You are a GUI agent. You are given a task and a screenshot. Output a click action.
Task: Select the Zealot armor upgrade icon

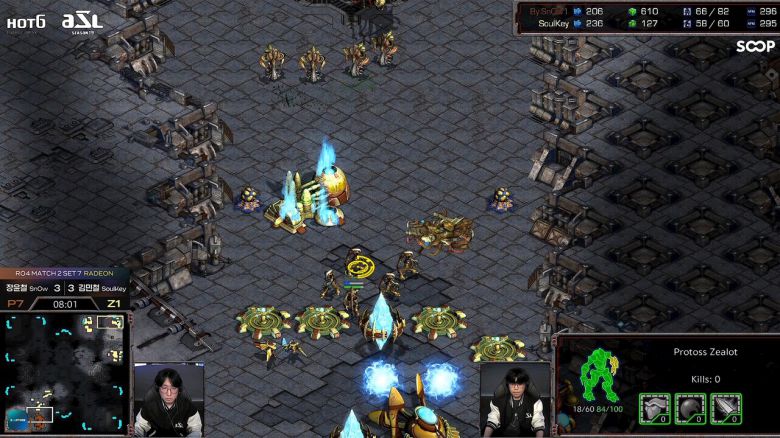point(655,408)
